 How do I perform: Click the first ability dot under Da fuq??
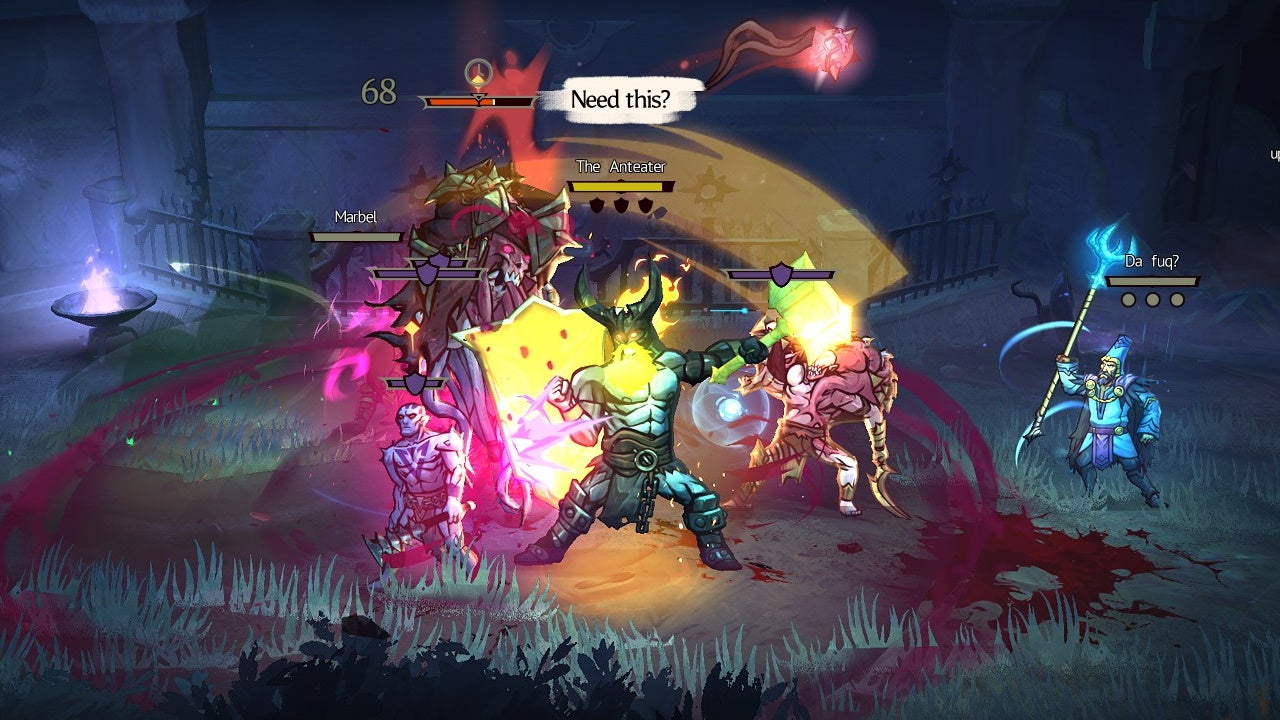[x=1129, y=299]
